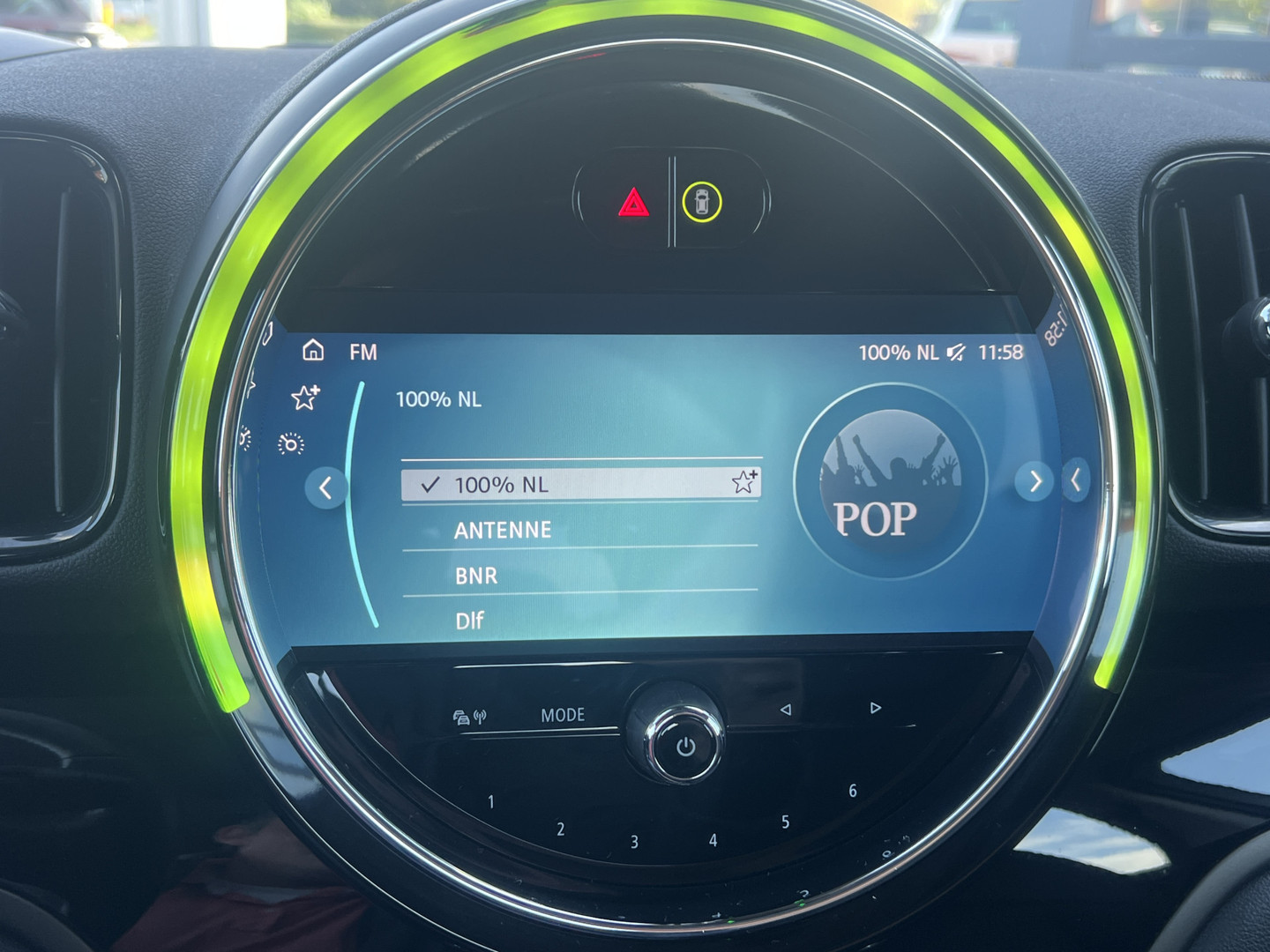Tap the 11:58 clock display
The height and width of the screenshot is (952, 1270).
pyautogui.click(x=1001, y=351)
